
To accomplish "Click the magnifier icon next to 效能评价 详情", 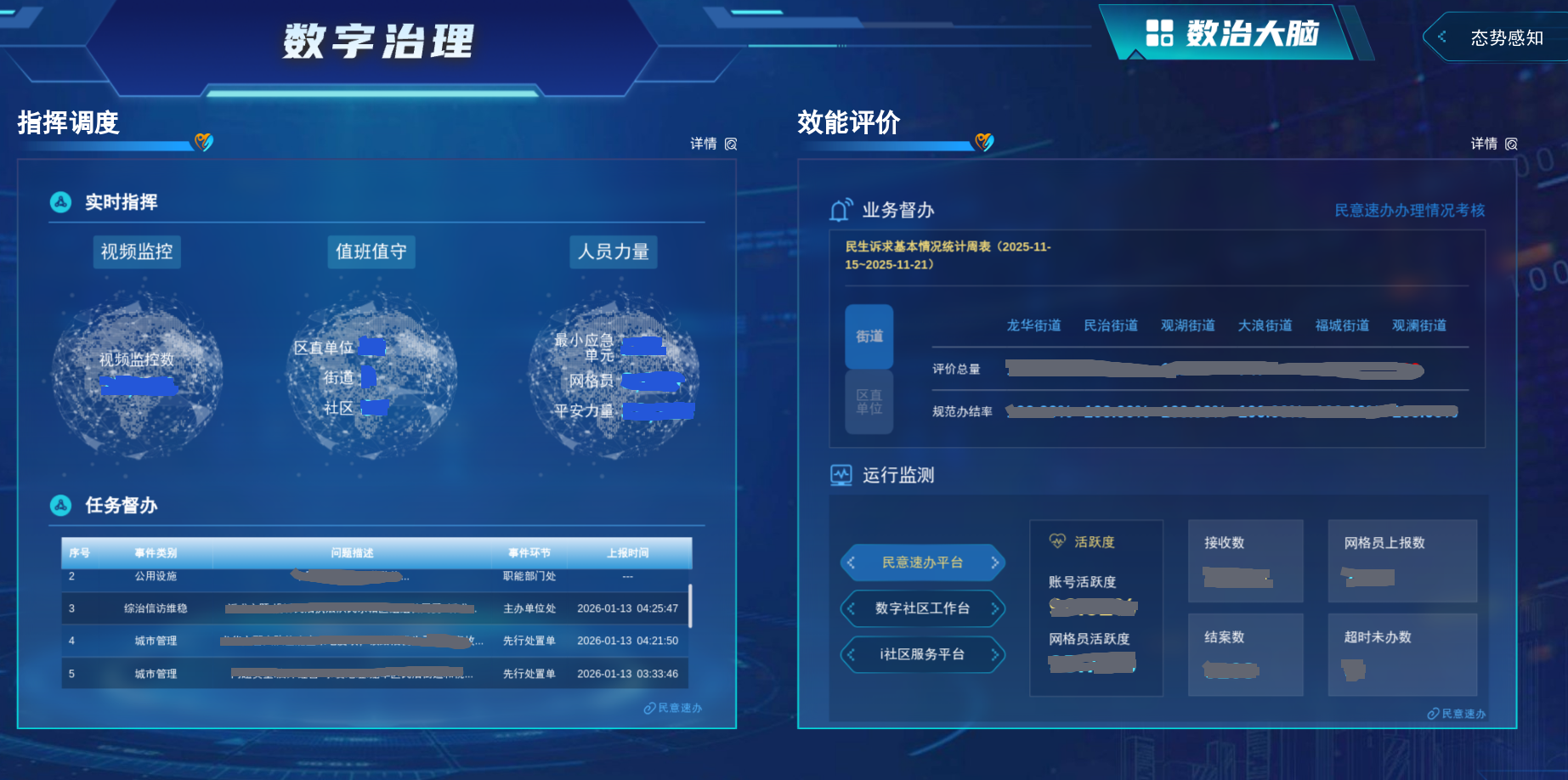I will pyautogui.click(x=1511, y=144).
